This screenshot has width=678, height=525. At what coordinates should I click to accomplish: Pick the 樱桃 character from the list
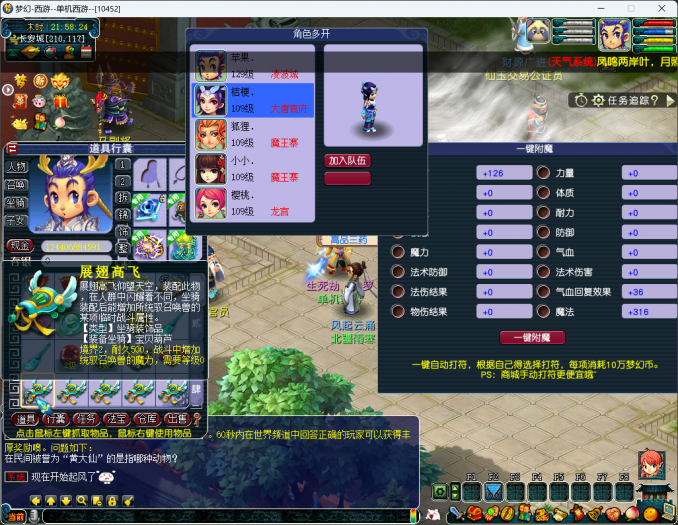254,200
